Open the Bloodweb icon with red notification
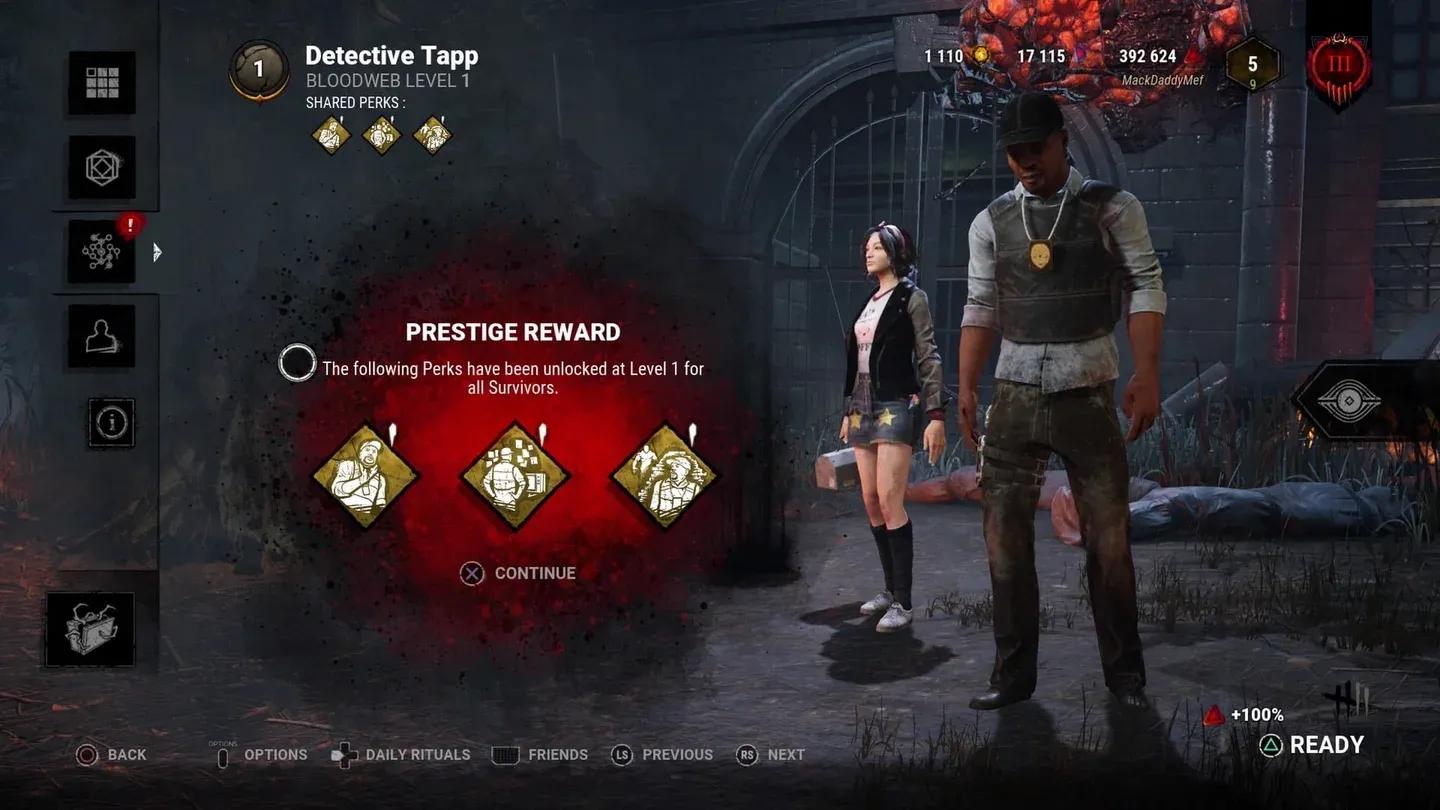Image resolution: width=1440 pixels, height=810 pixels. point(103,252)
